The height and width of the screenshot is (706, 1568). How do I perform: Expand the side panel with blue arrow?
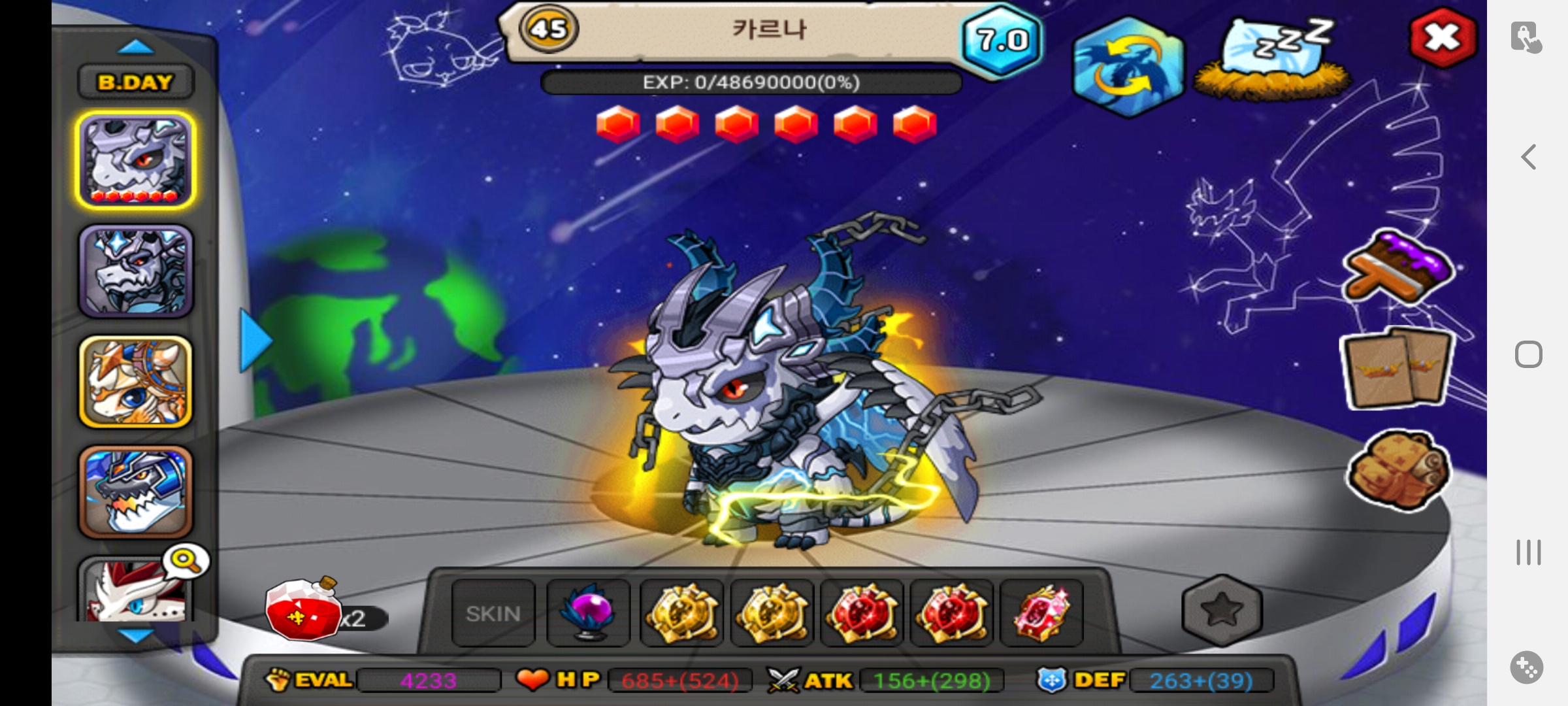[x=255, y=340]
